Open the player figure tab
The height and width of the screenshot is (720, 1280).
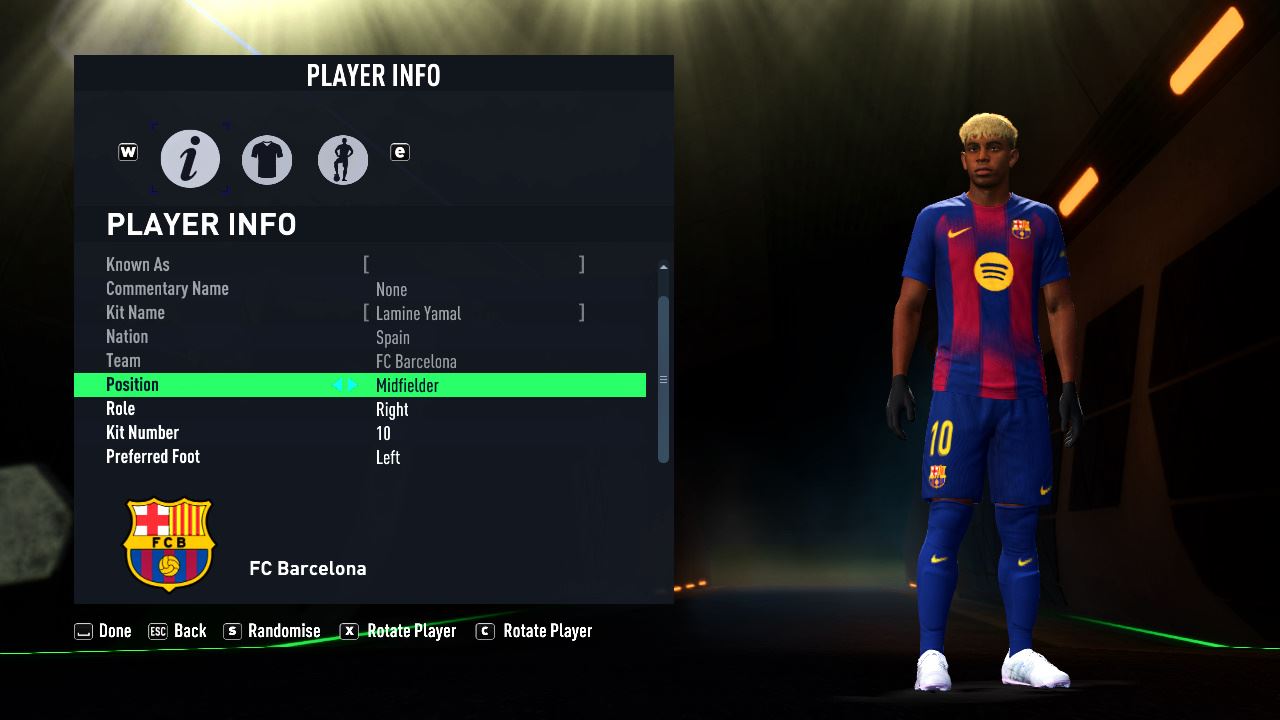[x=343, y=159]
